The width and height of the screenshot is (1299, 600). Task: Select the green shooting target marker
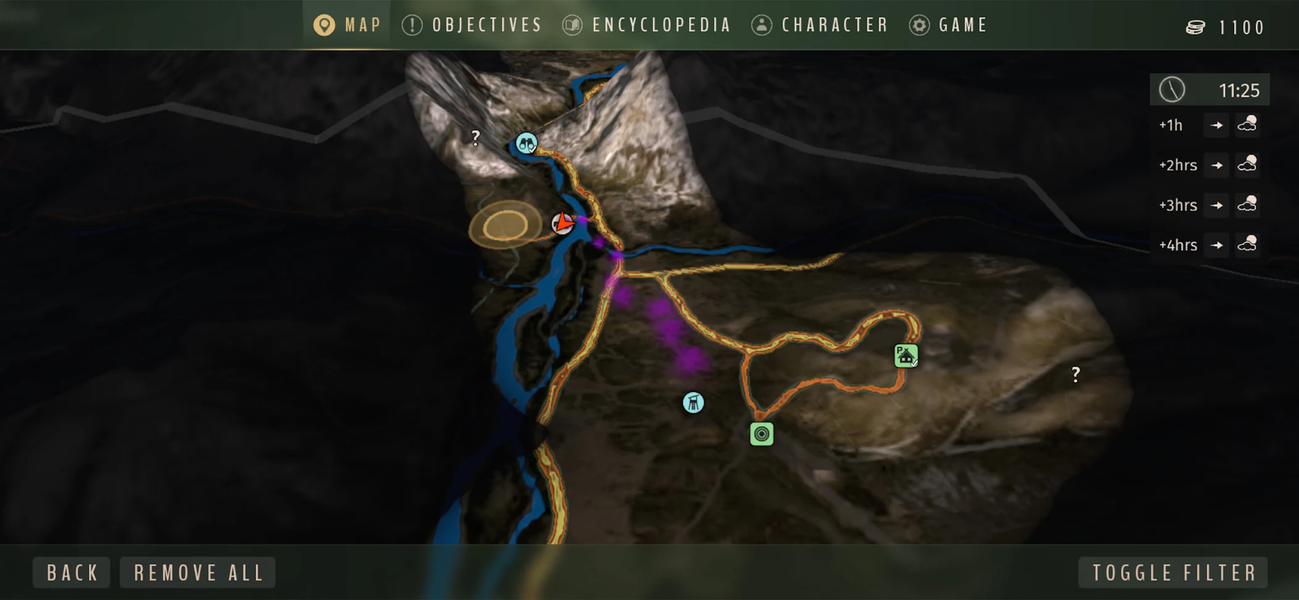click(x=762, y=434)
